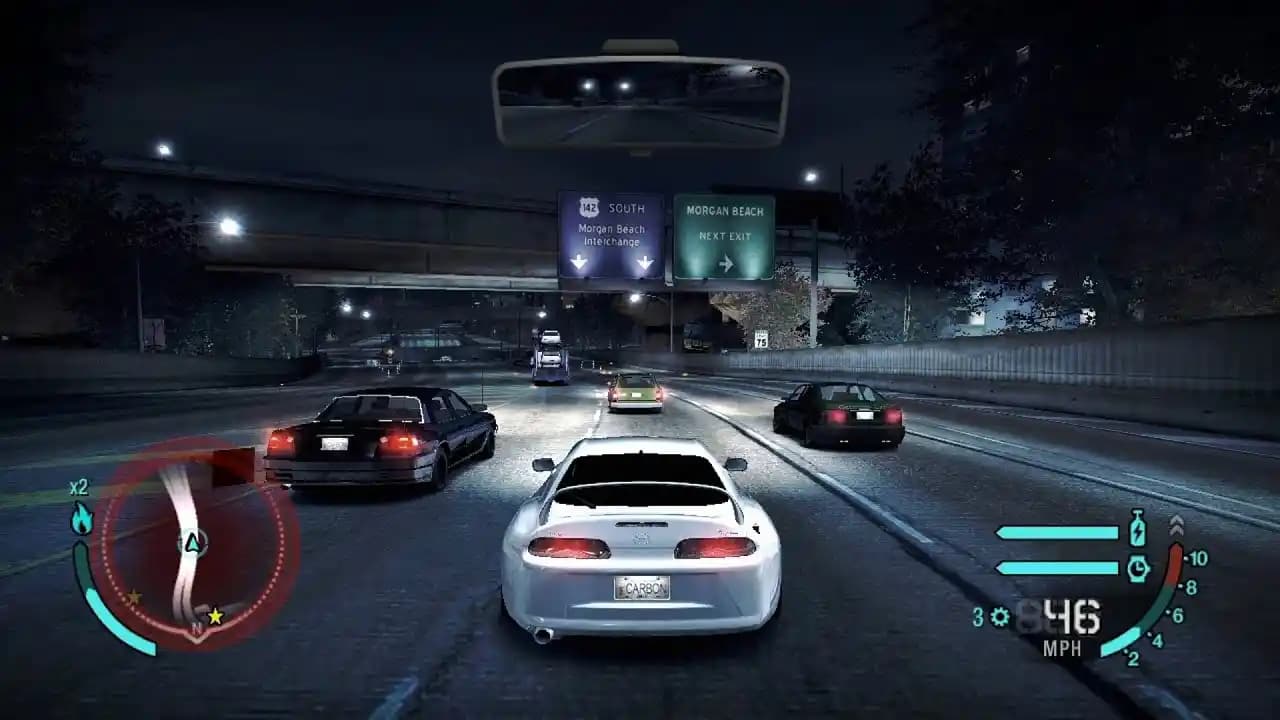The width and height of the screenshot is (1280, 720).
Task: Click the stopwatch boost icon
Action: 1138,567
